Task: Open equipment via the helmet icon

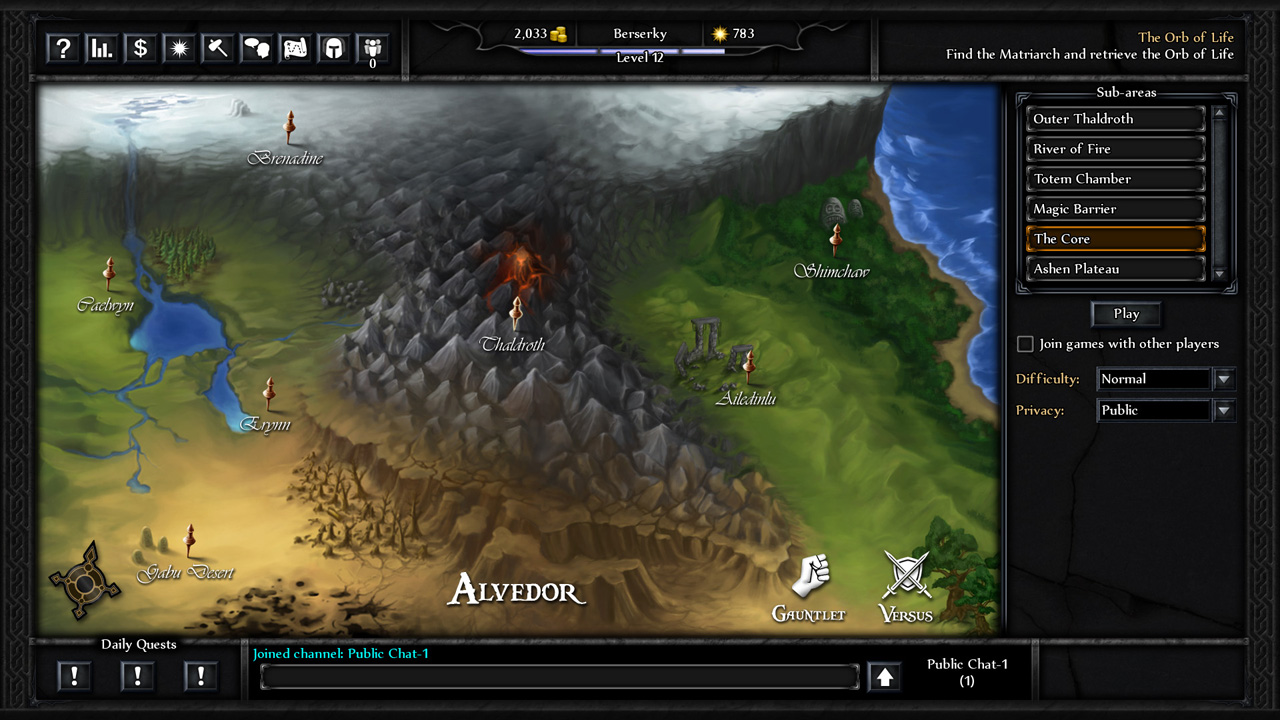Action: [333, 47]
